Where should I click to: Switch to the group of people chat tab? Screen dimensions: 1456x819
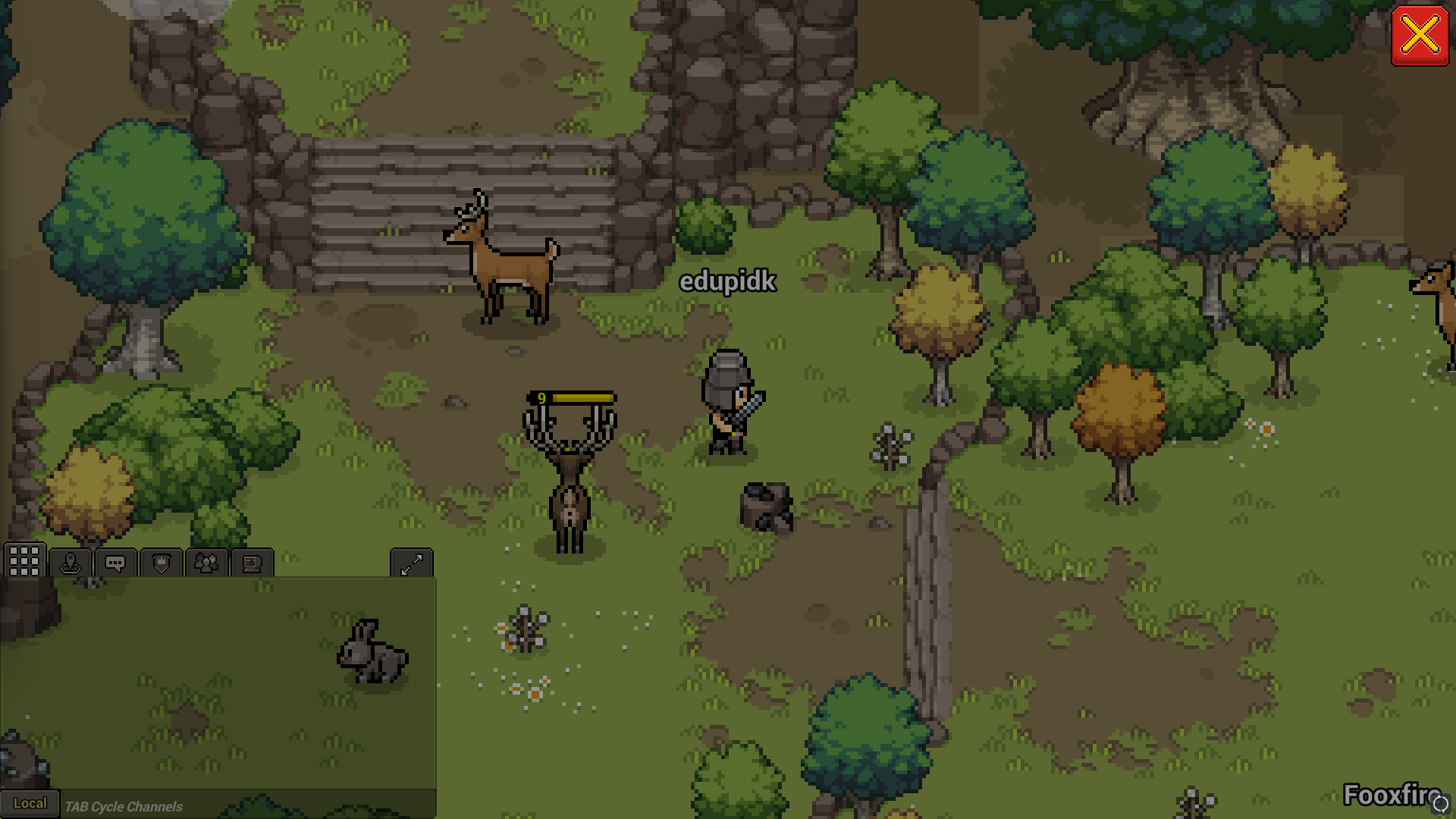pyautogui.click(x=206, y=563)
